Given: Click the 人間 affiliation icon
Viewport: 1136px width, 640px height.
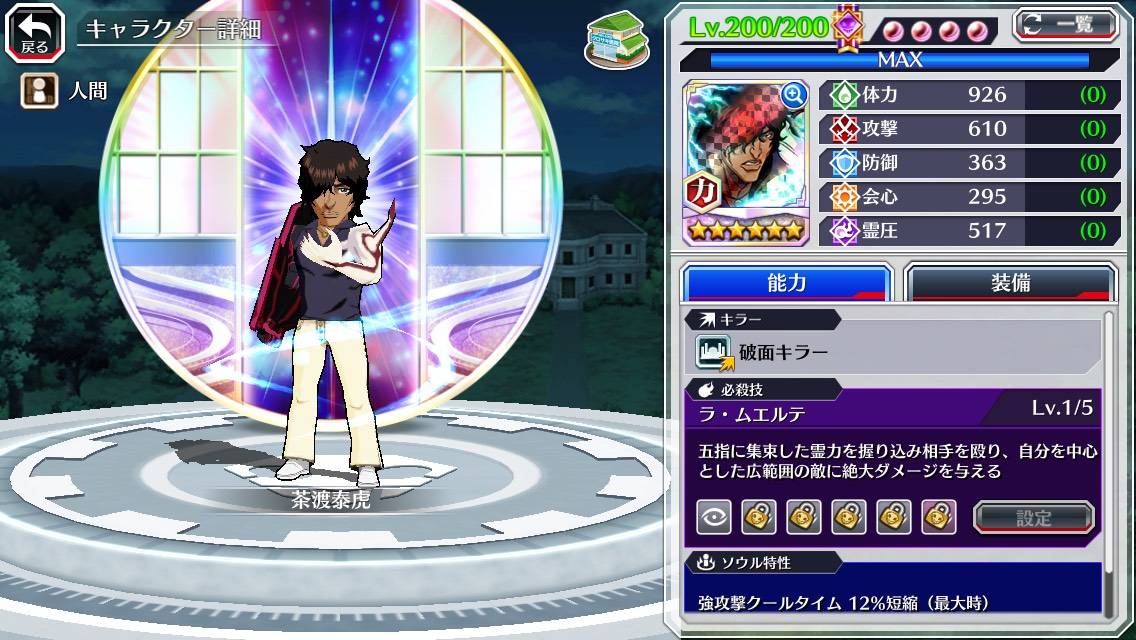Looking at the screenshot, I should click(36, 91).
